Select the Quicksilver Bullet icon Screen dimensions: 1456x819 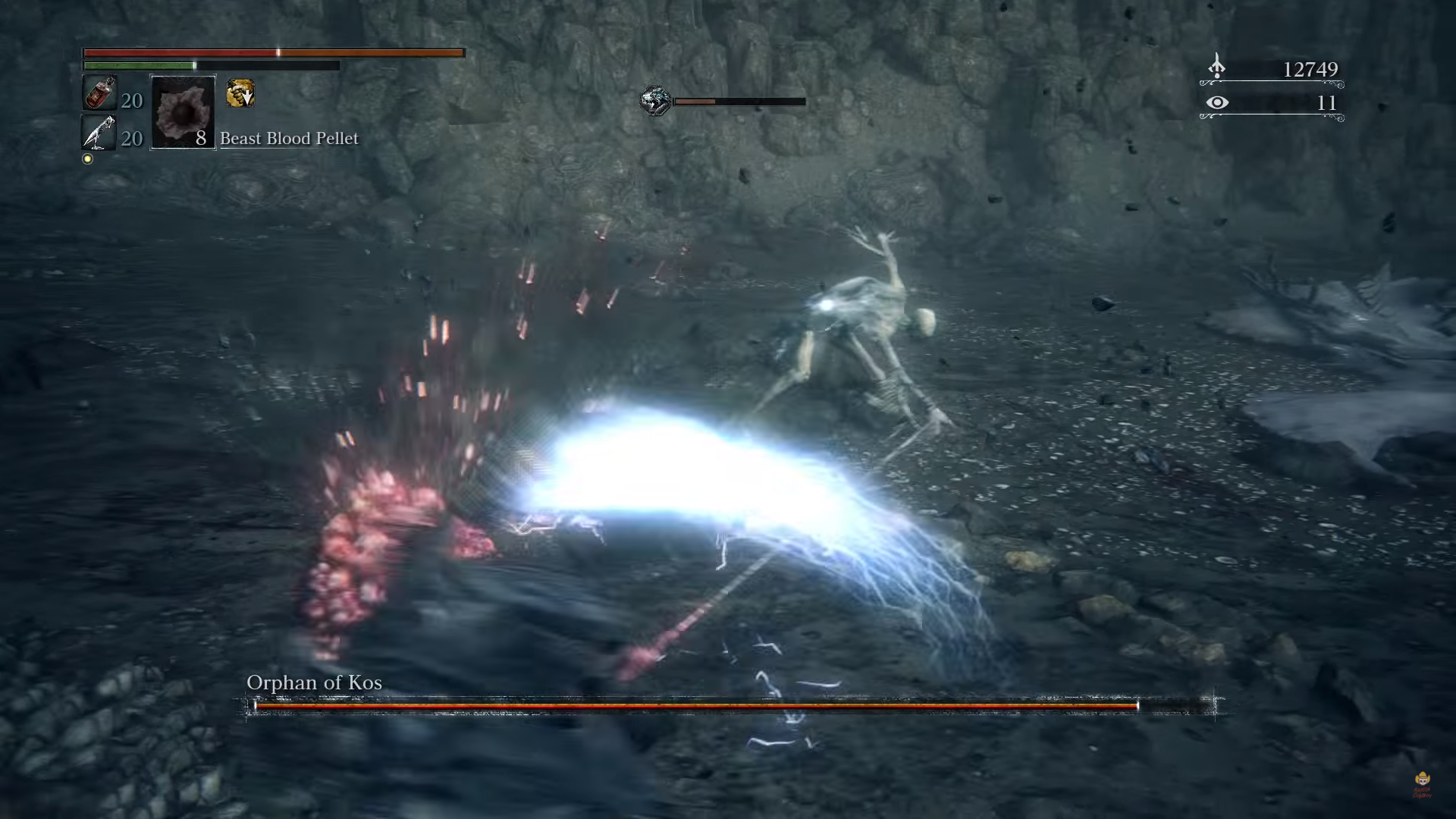(99, 133)
